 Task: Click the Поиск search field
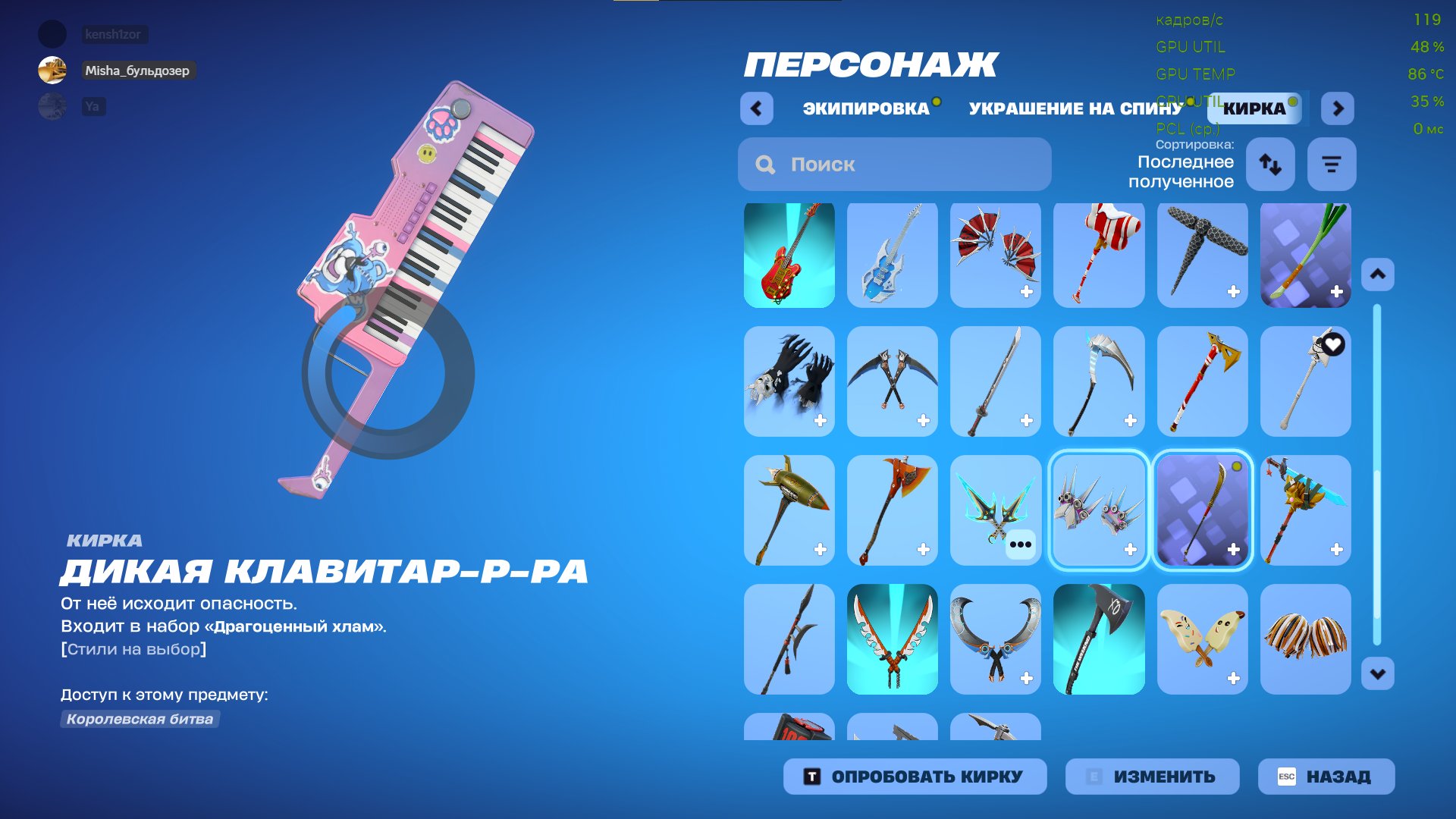895,164
